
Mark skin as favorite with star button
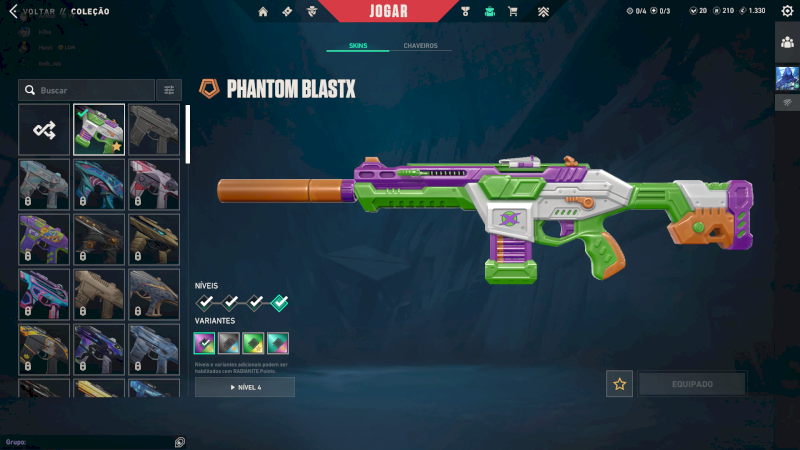(x=619, y=384)
